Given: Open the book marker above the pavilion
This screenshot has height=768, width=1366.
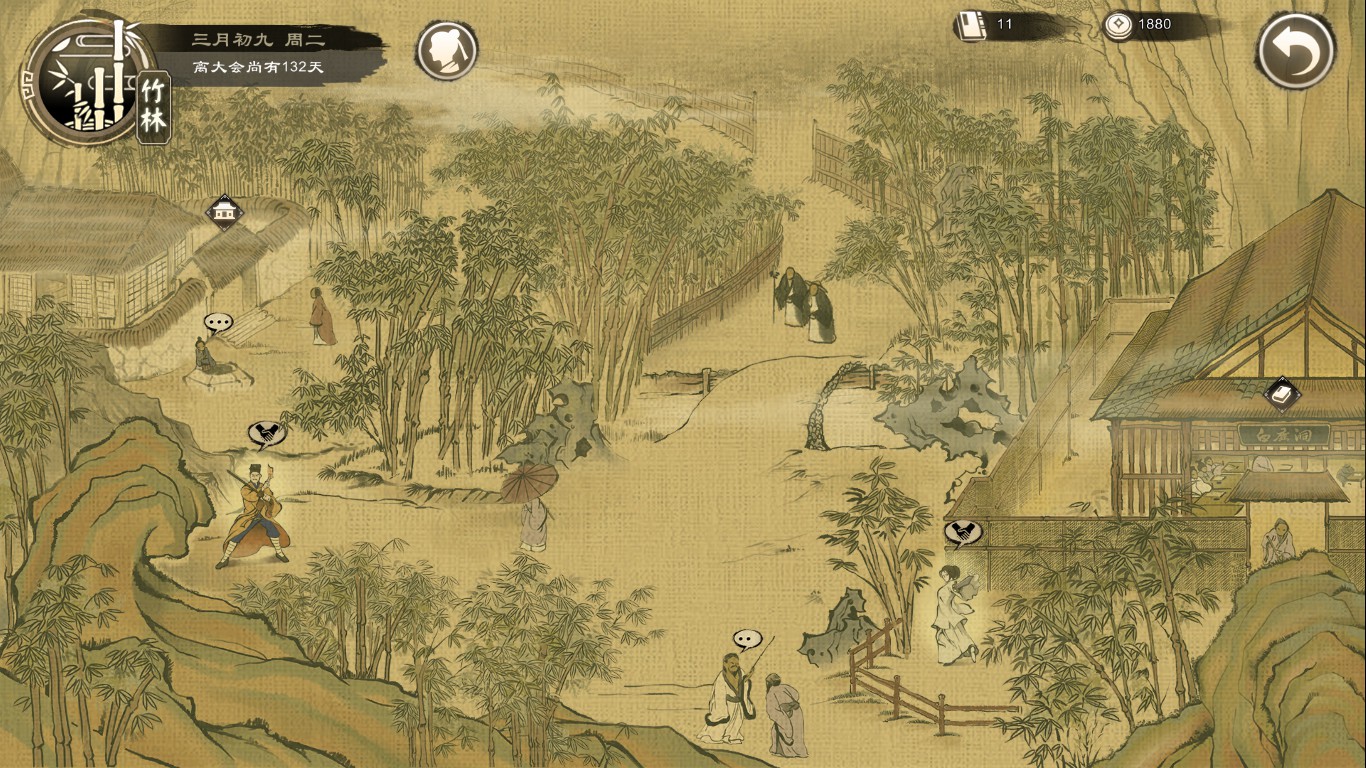Looking at the screenshot, I should point(1281,393).
